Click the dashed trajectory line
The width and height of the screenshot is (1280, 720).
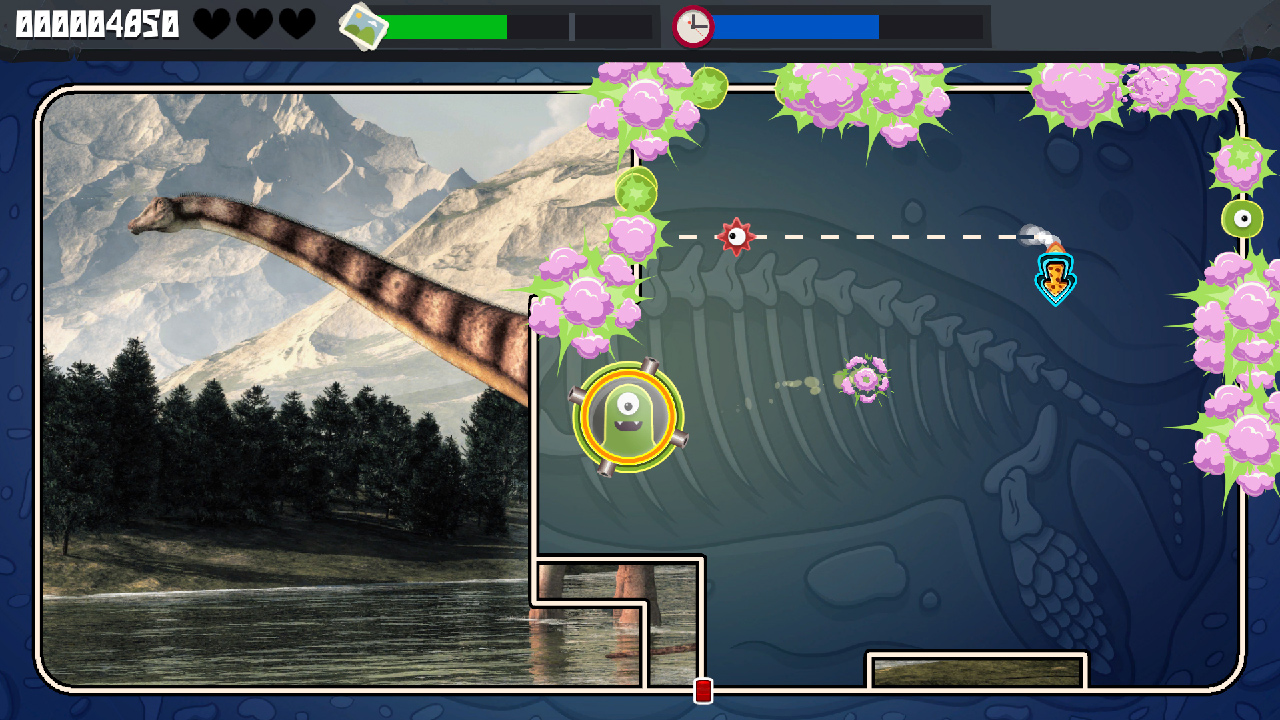pyautogui.click(x=890, y=236)
